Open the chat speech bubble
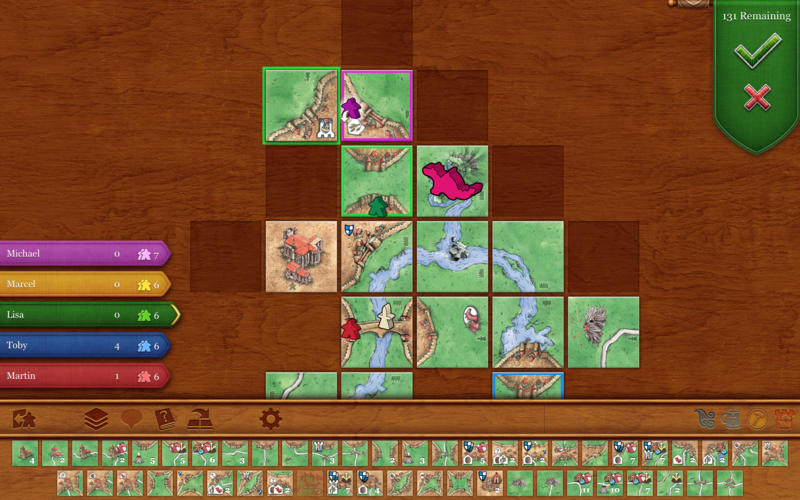 pos(131,419)
